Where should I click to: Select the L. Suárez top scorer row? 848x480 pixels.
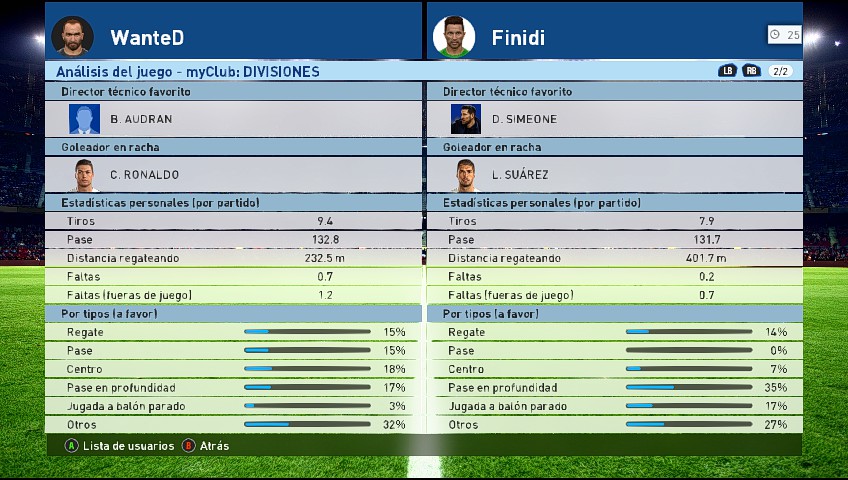[614, 174]
